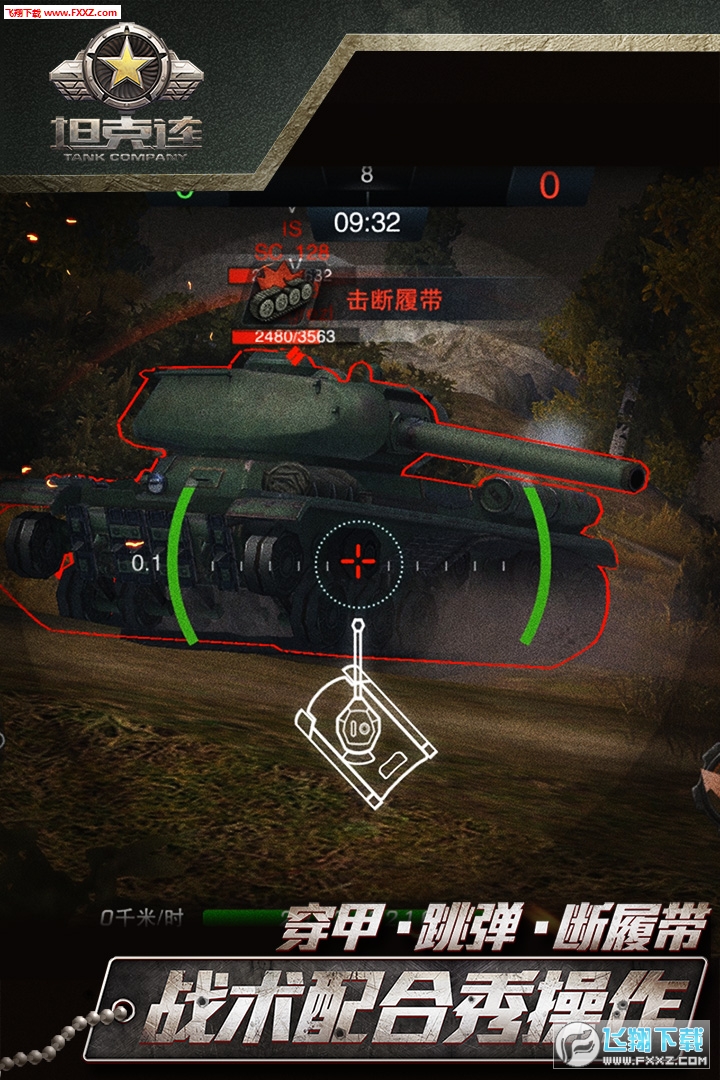Click the Tank Company star logo
Image resolution: width=720 pixels, height=1080 pixels.
point(125,70)
